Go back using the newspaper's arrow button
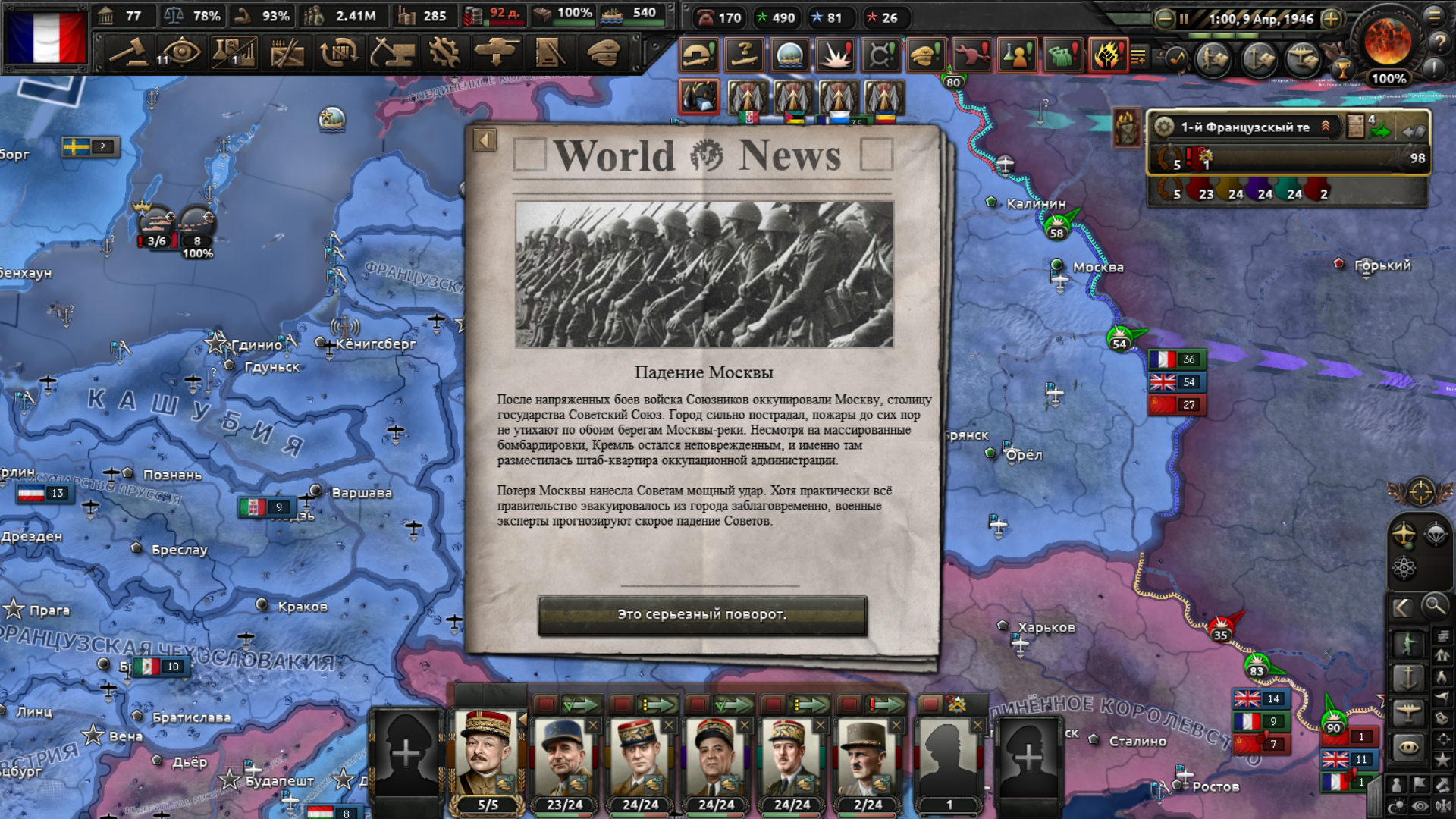The image size is (1456, 819). [x=485, y=140]
